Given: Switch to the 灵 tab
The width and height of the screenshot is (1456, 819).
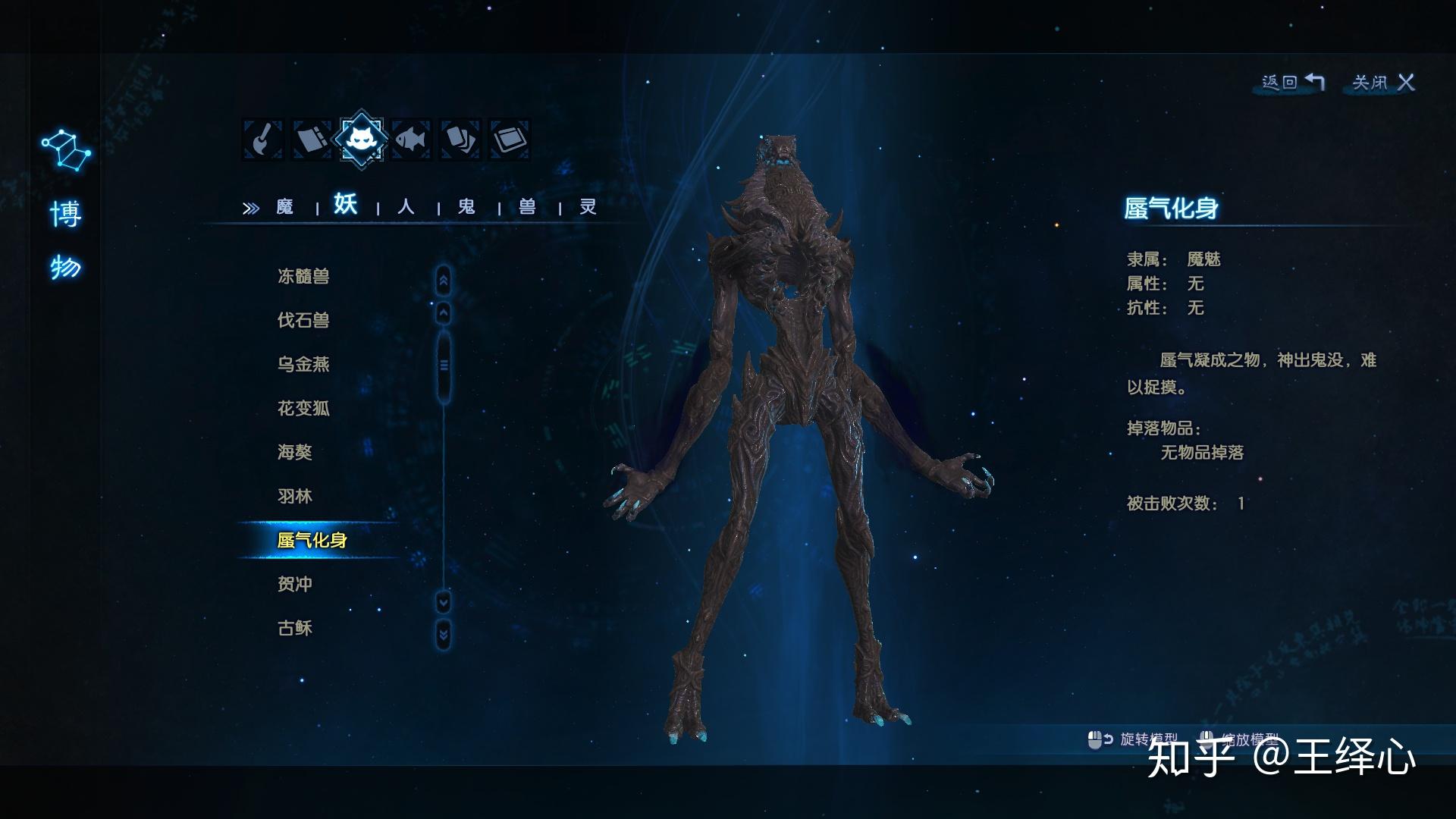Looking at the screenshot, I should [x=588, y=207].
